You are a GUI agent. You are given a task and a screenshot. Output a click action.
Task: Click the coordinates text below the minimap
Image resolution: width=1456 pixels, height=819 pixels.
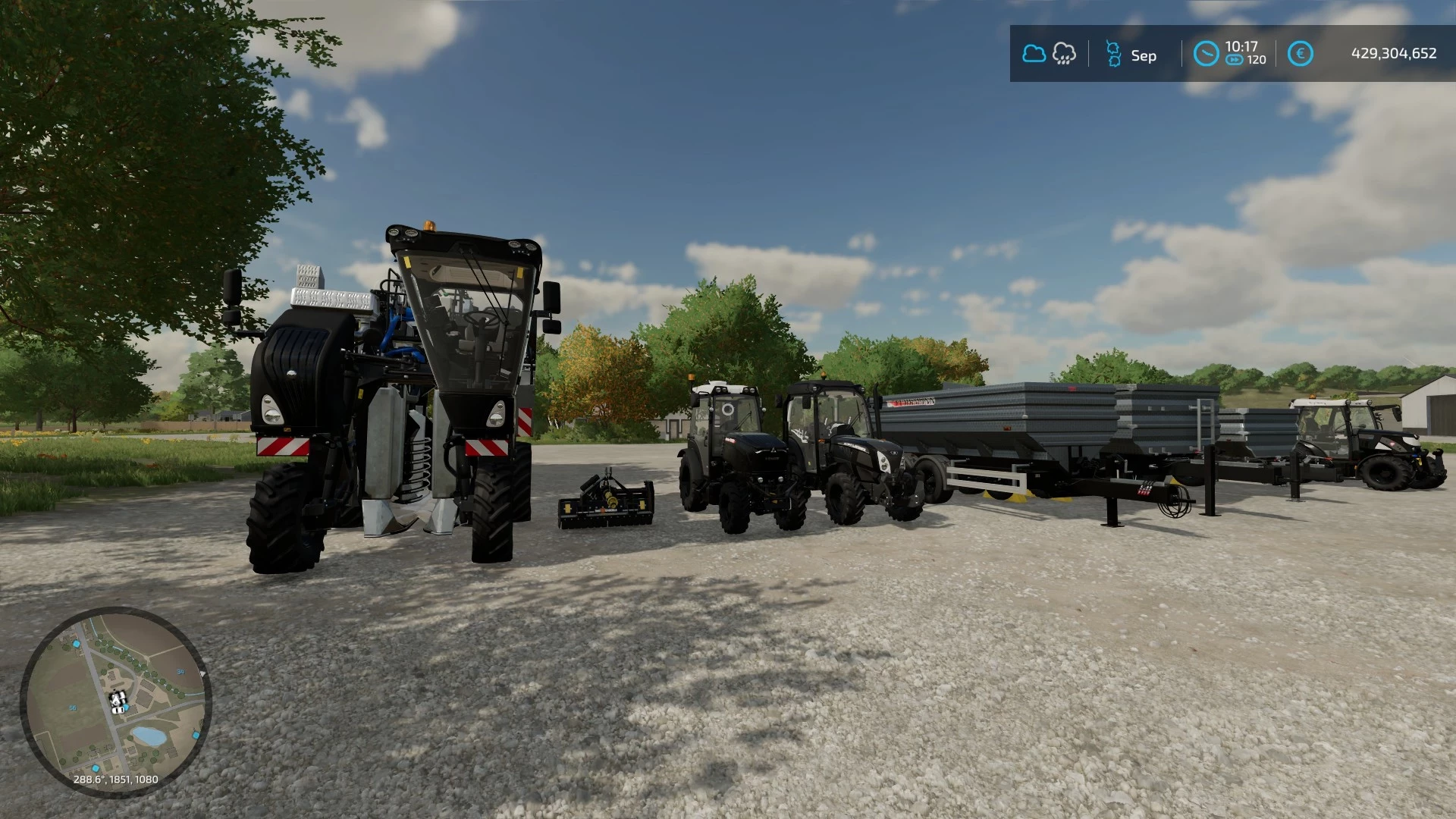pos(115,779)
